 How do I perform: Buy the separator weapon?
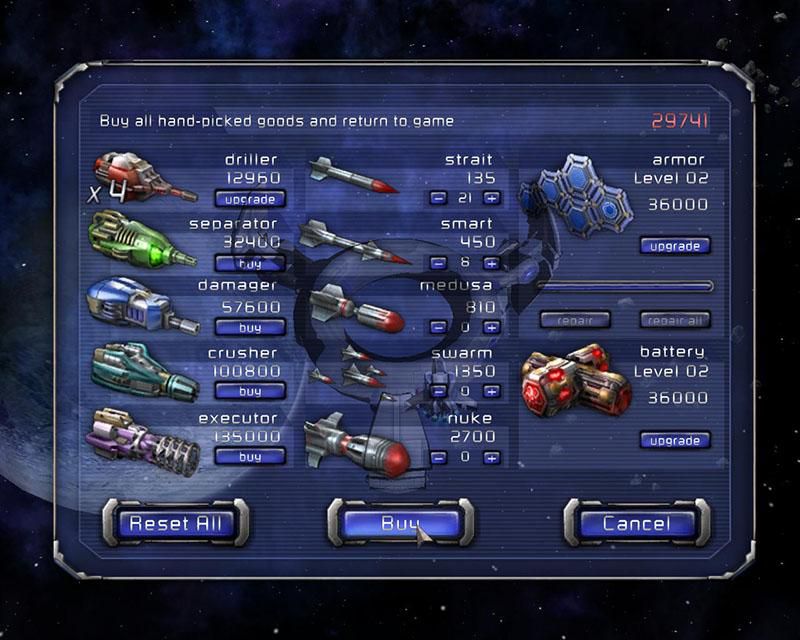tap(250, 263)
